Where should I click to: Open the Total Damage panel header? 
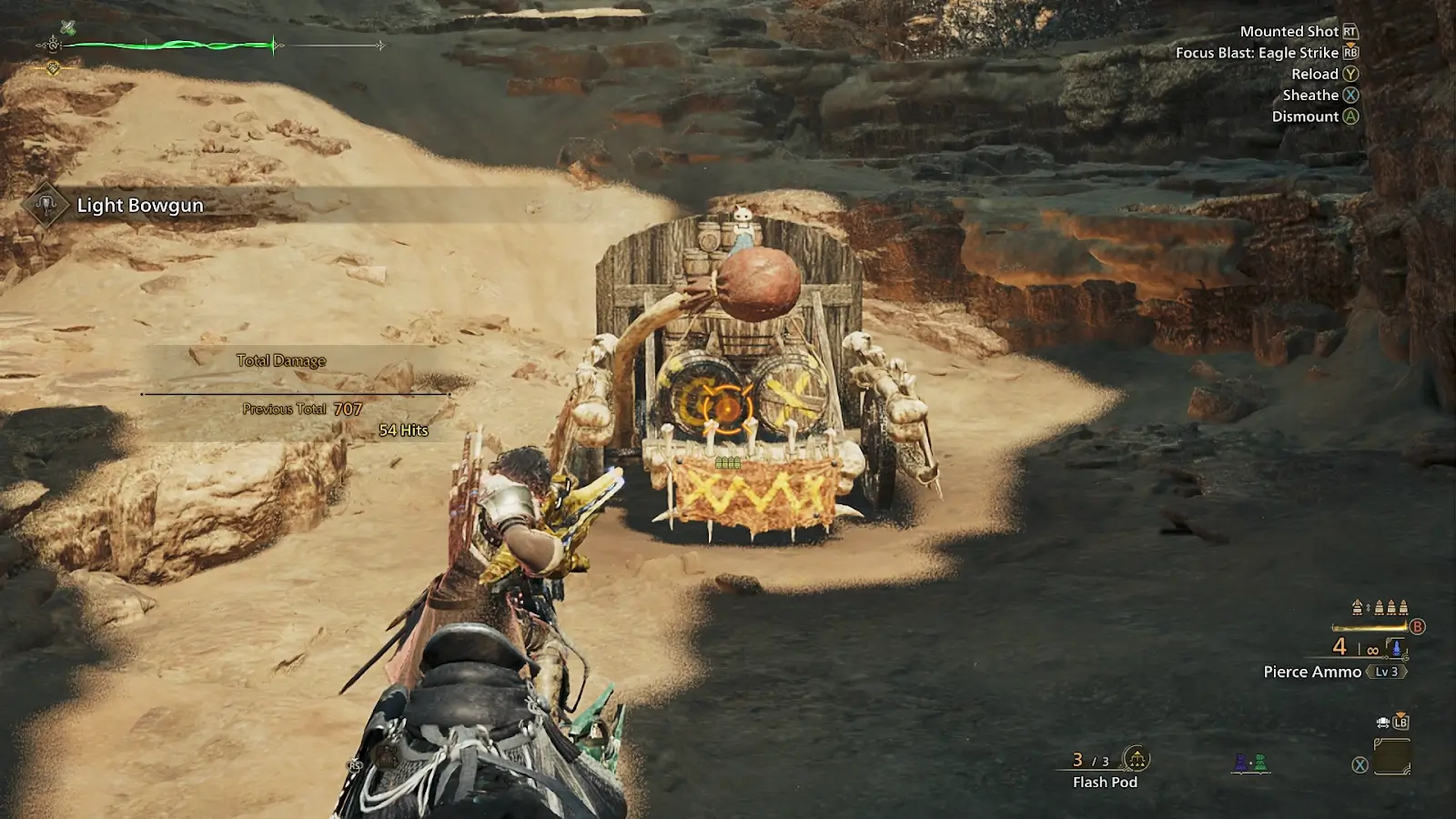pyautogui.click(x=281, y=360)
